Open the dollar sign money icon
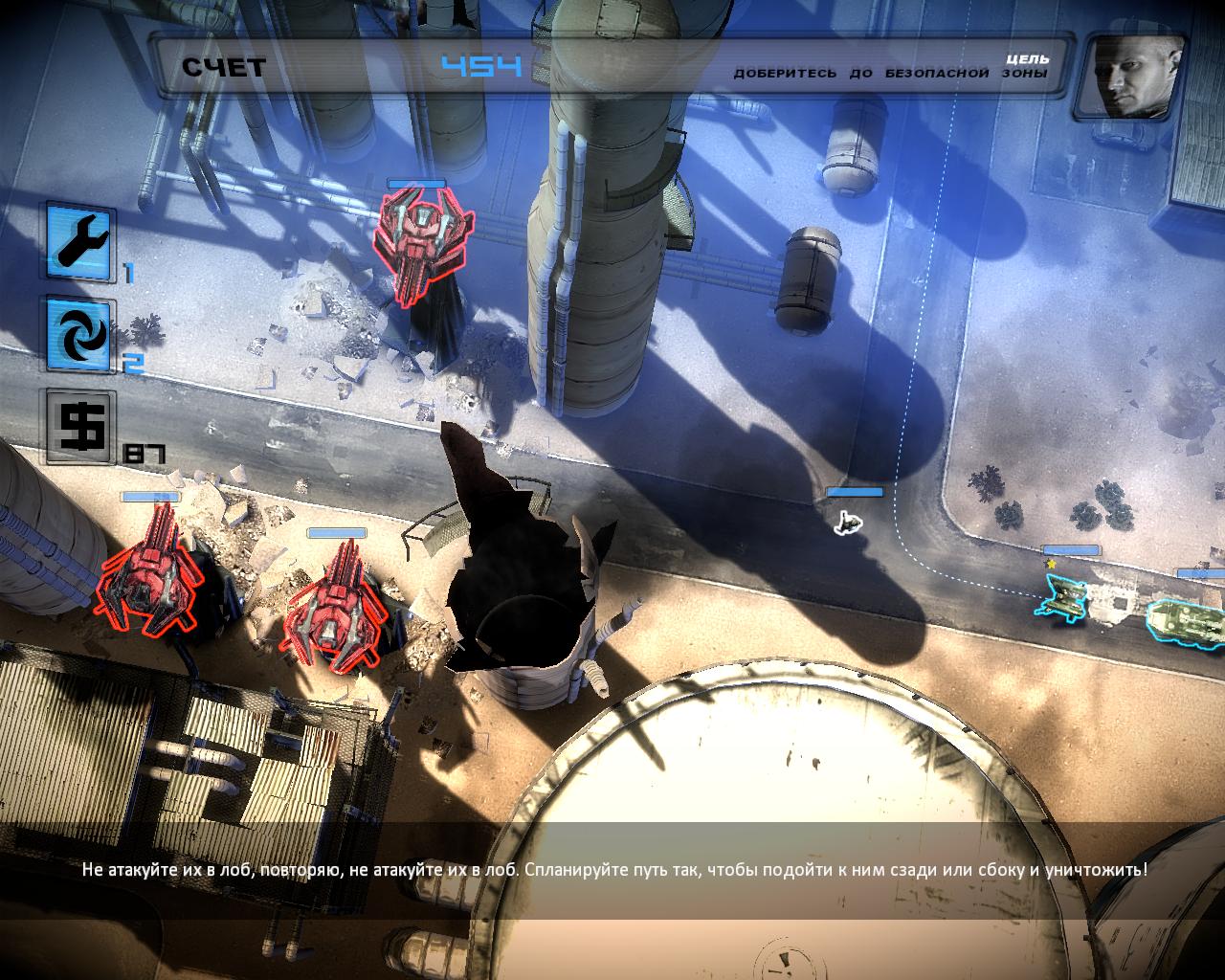Viewport: 1225px width, 980px height. click(80, 426)
